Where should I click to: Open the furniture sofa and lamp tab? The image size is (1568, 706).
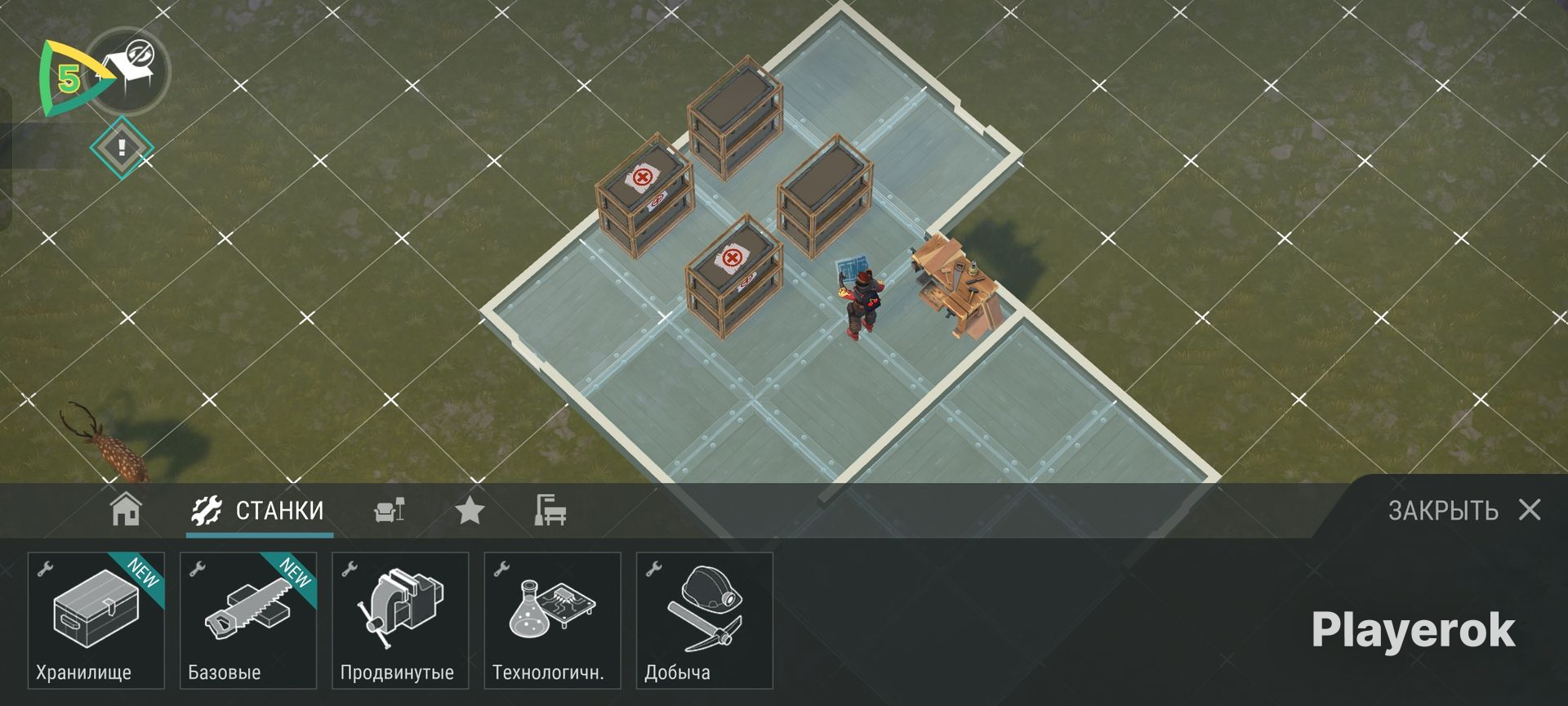pyautogui.click(x=390, y=511)
